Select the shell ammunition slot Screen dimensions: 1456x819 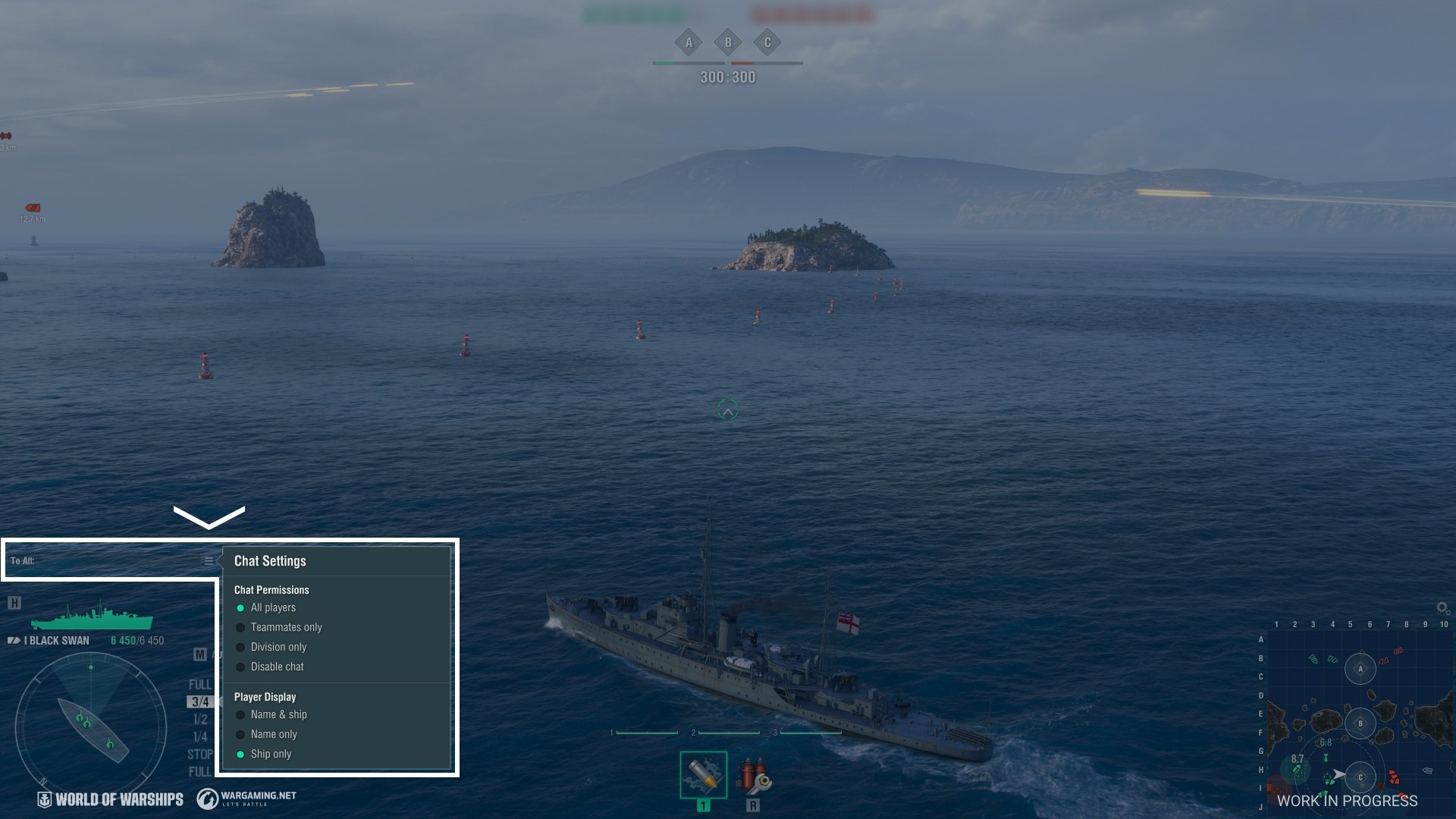703,775
